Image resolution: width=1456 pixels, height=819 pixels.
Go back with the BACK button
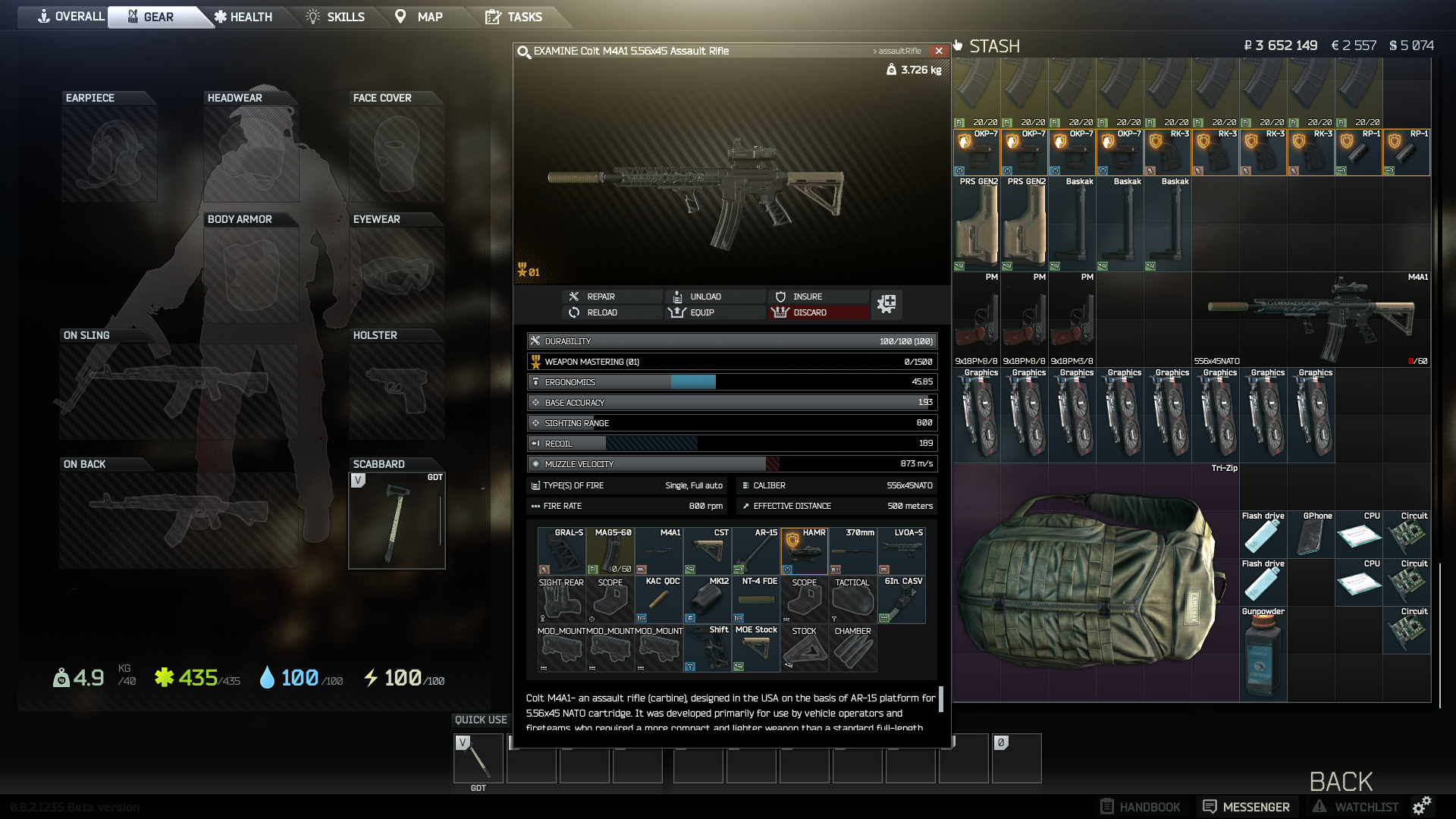(1341, 781)
